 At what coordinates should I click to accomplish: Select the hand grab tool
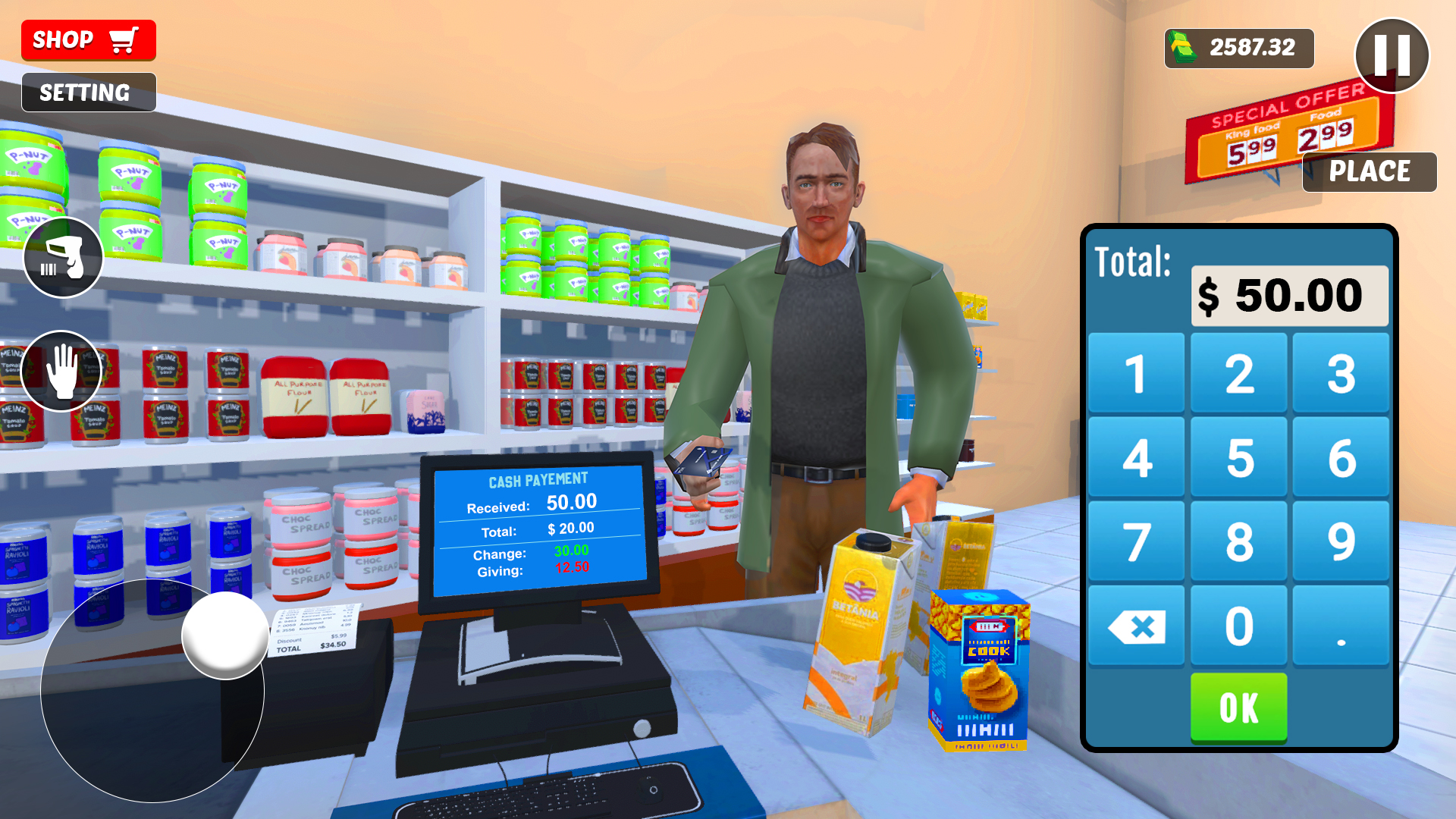(x=63, y=371)
